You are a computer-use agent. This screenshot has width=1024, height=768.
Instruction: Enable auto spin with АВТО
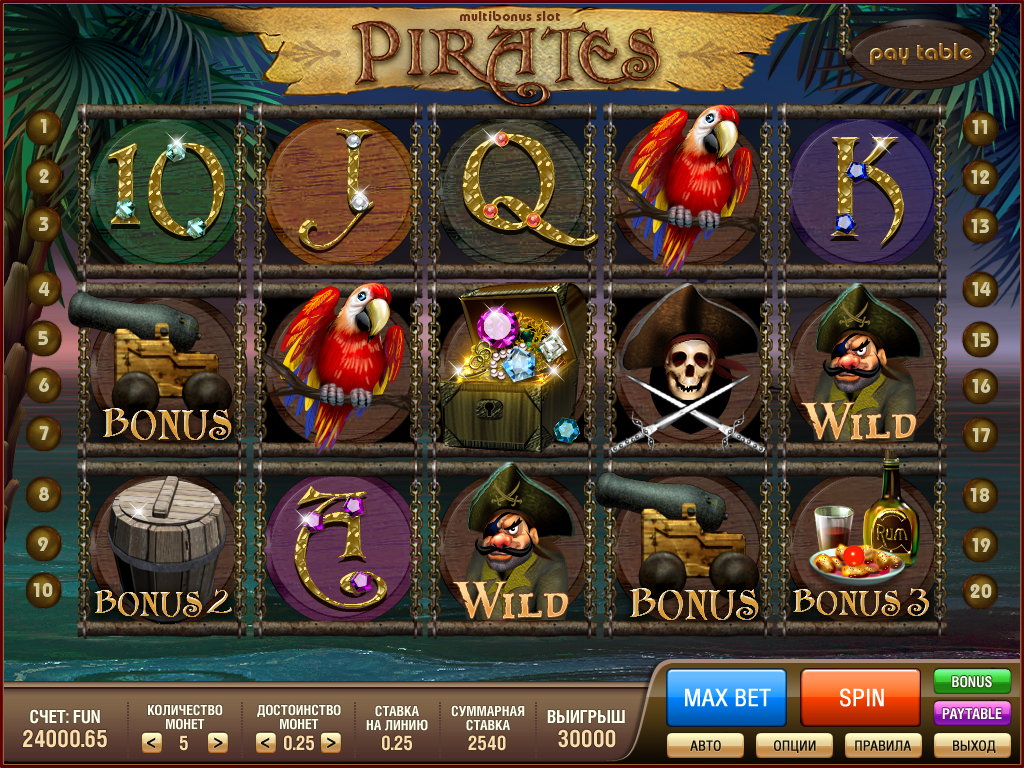(x=706, y=745)
